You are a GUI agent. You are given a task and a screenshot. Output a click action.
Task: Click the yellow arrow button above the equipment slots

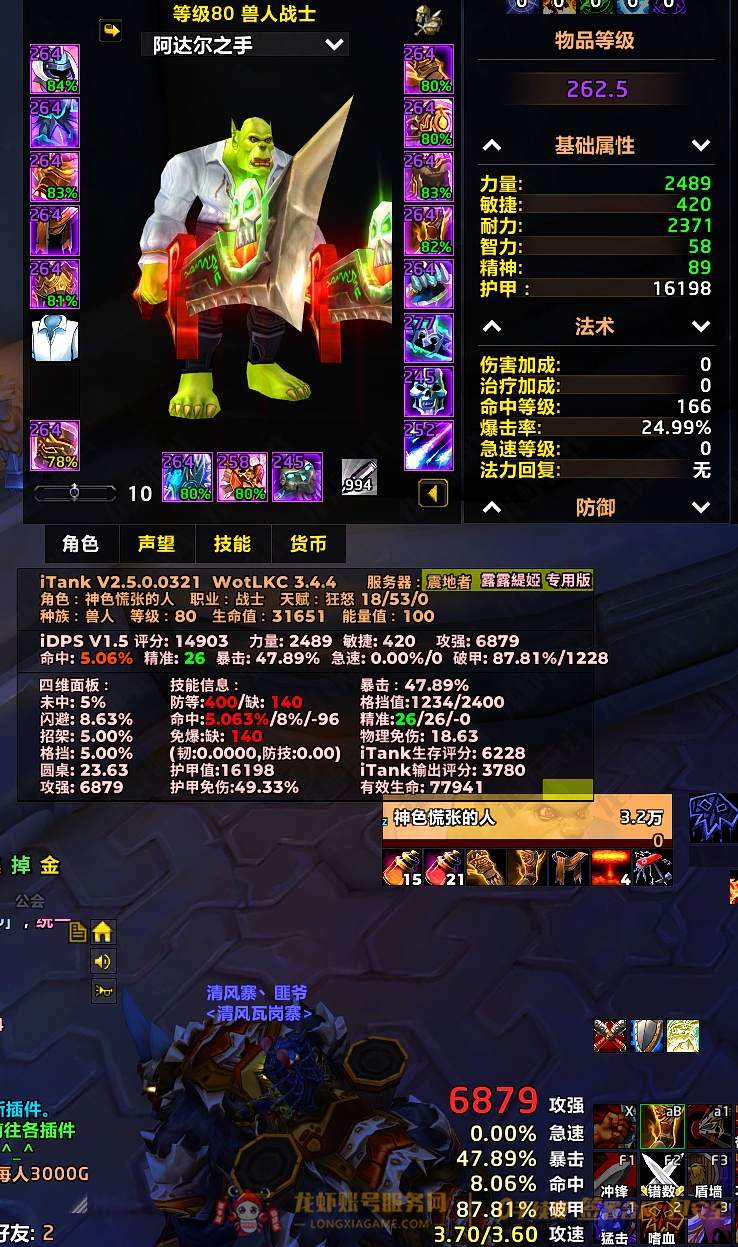(111, 31)
